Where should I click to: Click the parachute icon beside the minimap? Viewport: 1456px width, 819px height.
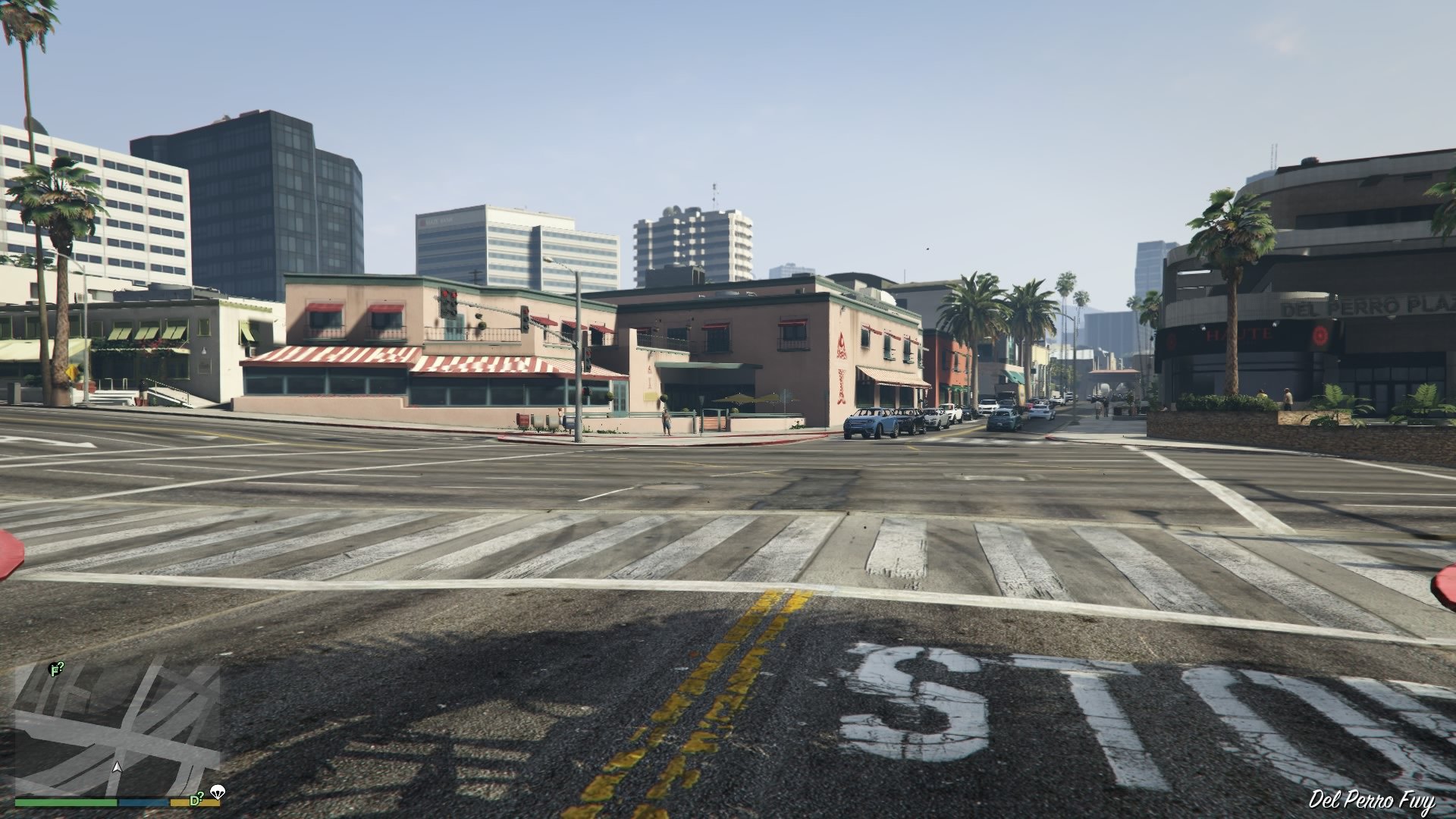click(x=218, y=792)
